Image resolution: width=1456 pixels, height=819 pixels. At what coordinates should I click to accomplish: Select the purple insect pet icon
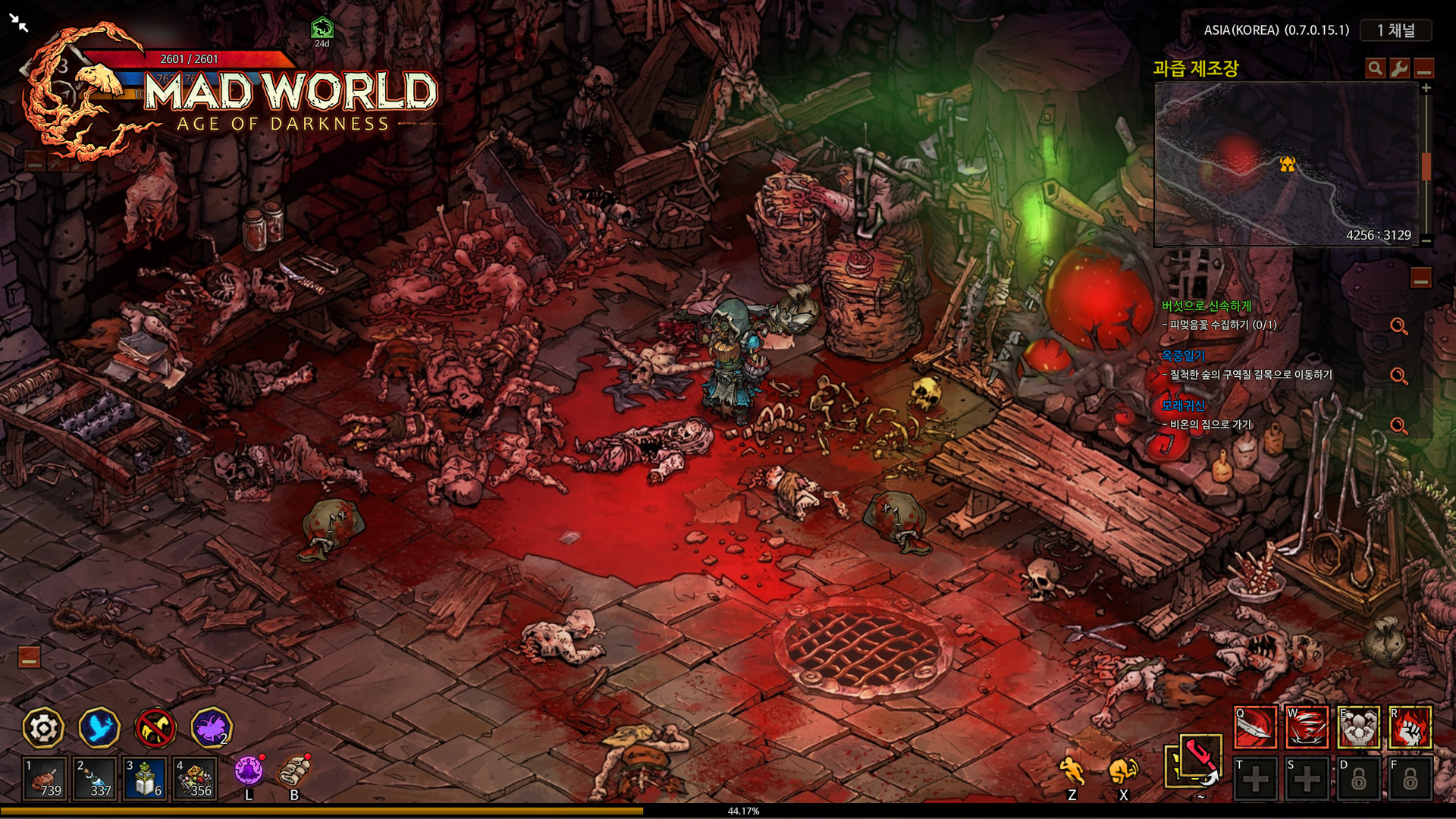coord(209,727)
